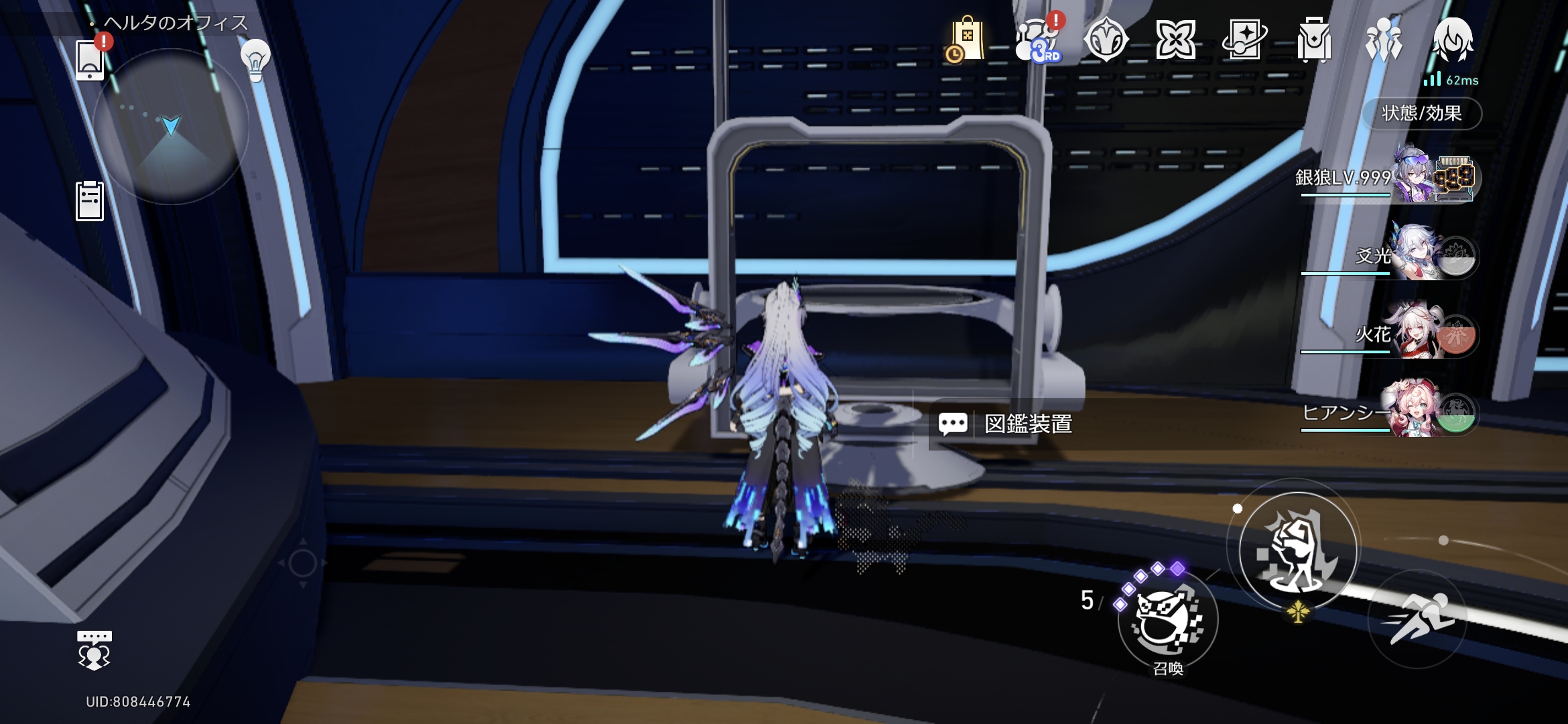
Task: Open the character profile head icon
Action: 1453,40
